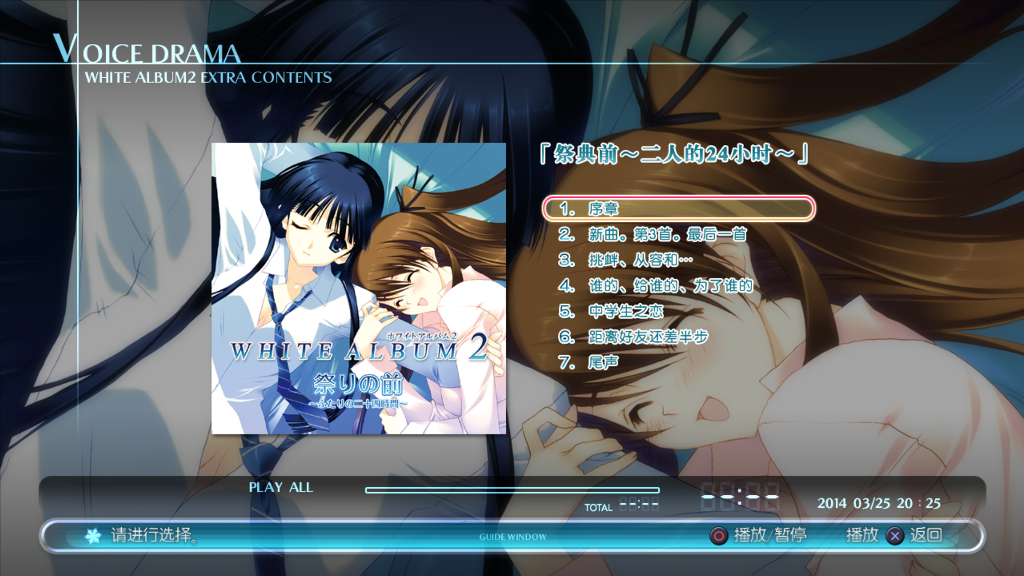
Task: Choose track 5 中学生之恋
Action: pos(625,312)
